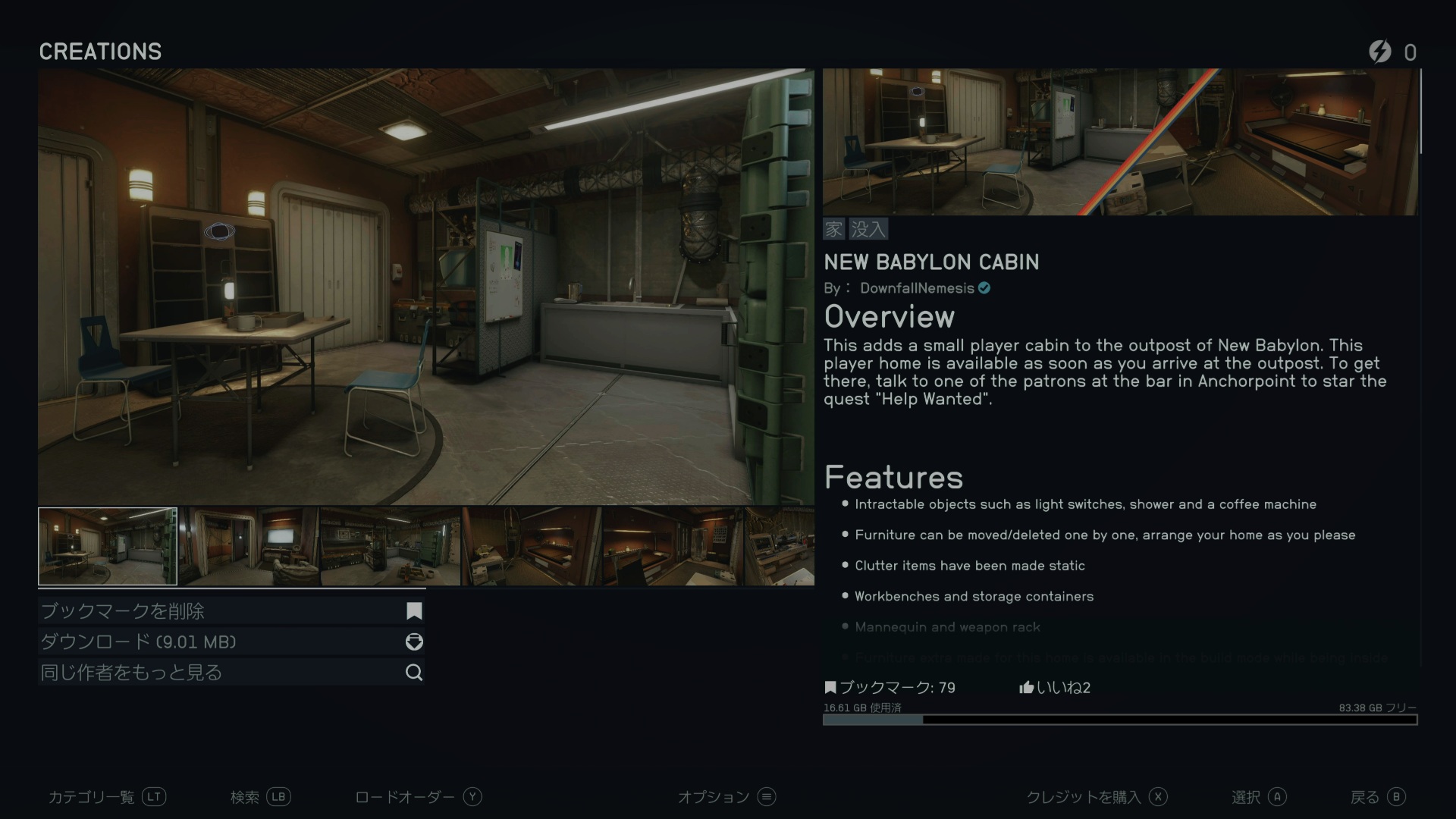Go back (戻る)

click(1377, 797)
